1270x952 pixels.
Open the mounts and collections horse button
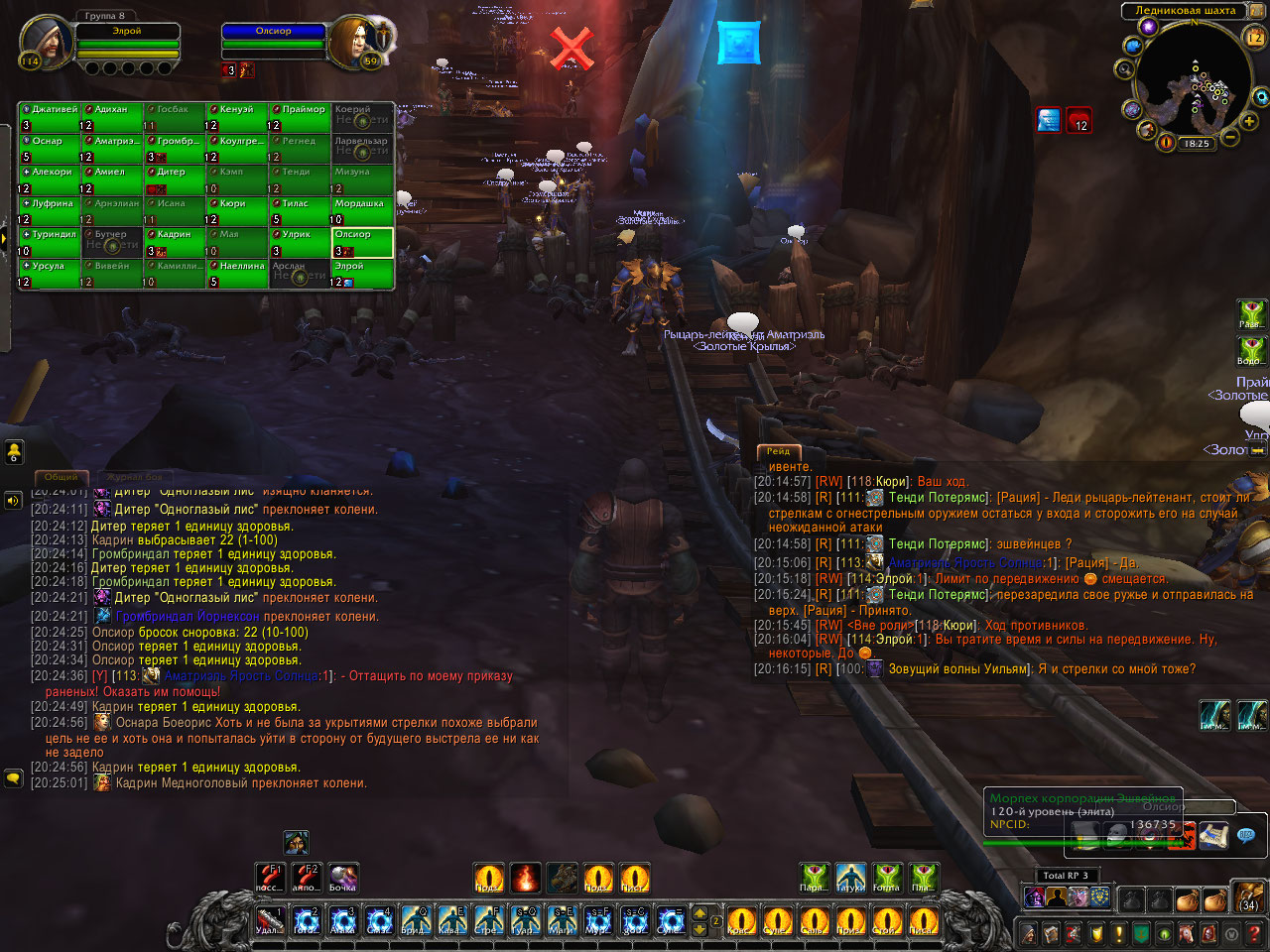pos(1187,933)
